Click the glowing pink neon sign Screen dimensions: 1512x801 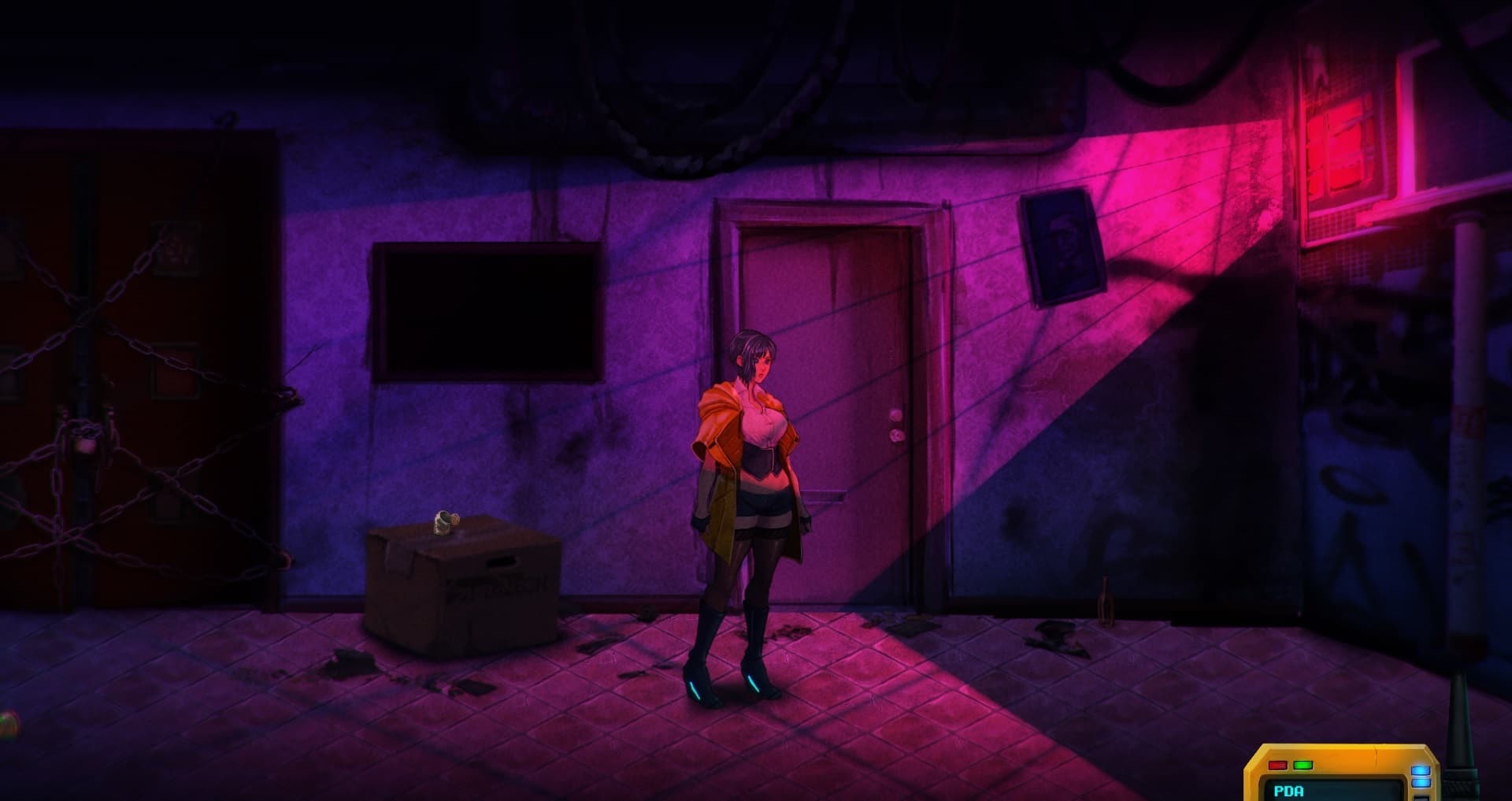click(1339, 142)
